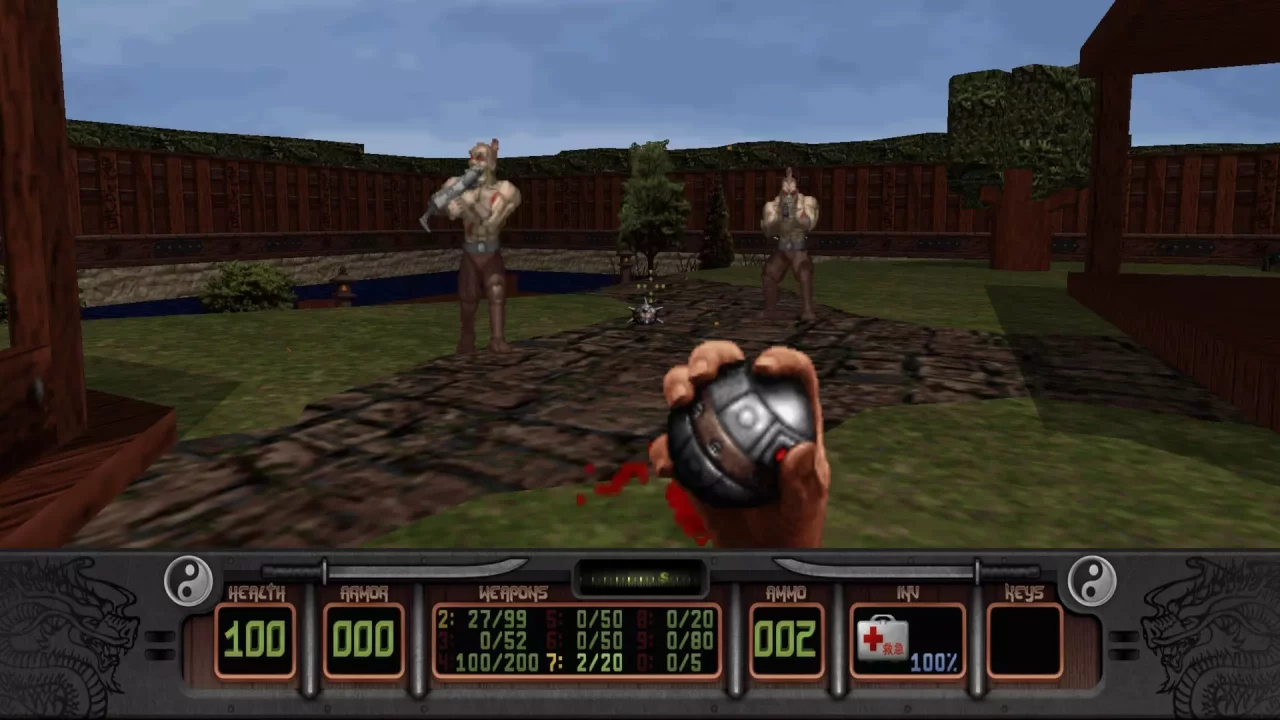Select the medkit inventory icon
1280x720 pixels.
pyautogui.click(x=884, y=640)
